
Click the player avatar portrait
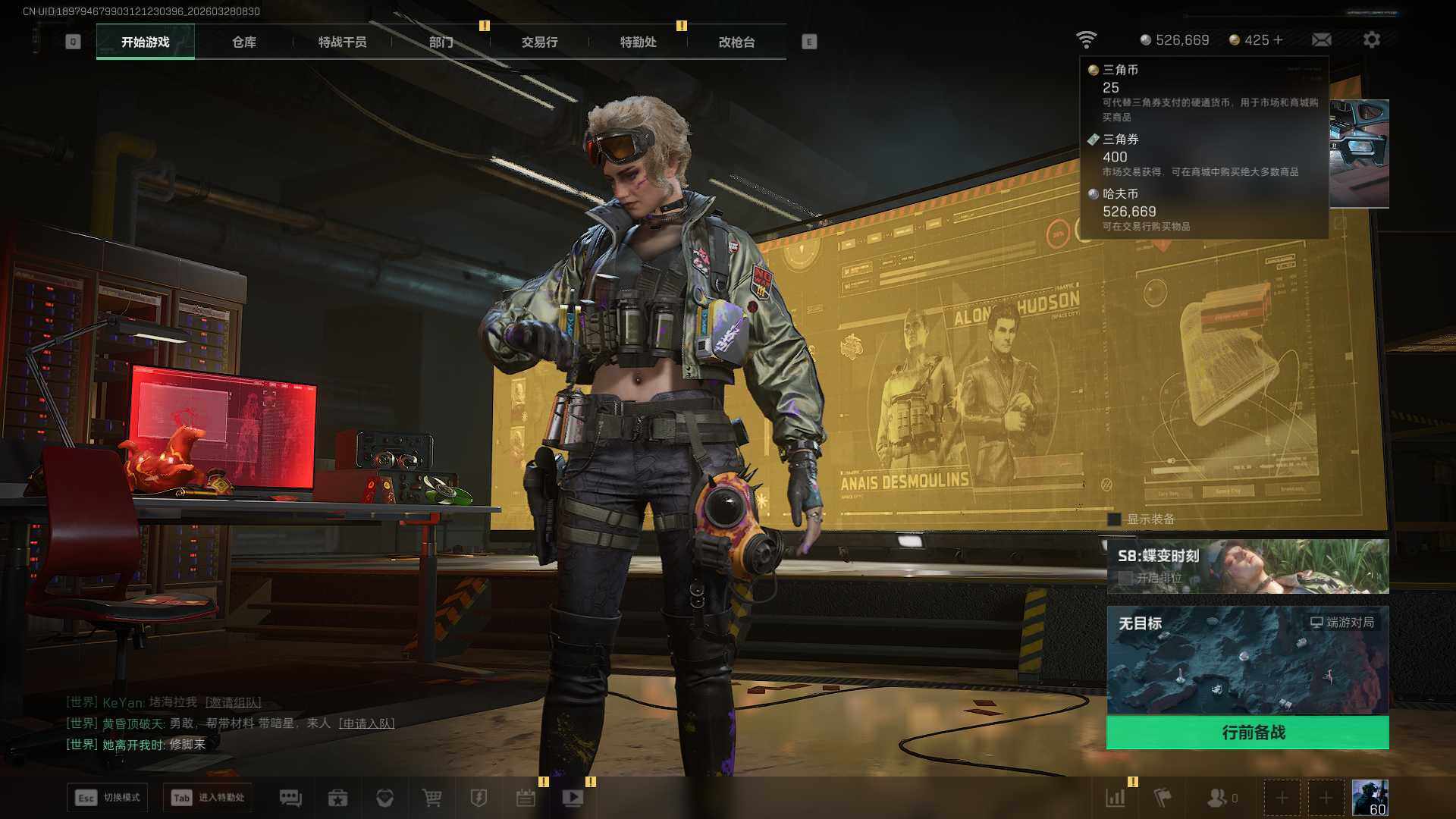[1370, 798]
